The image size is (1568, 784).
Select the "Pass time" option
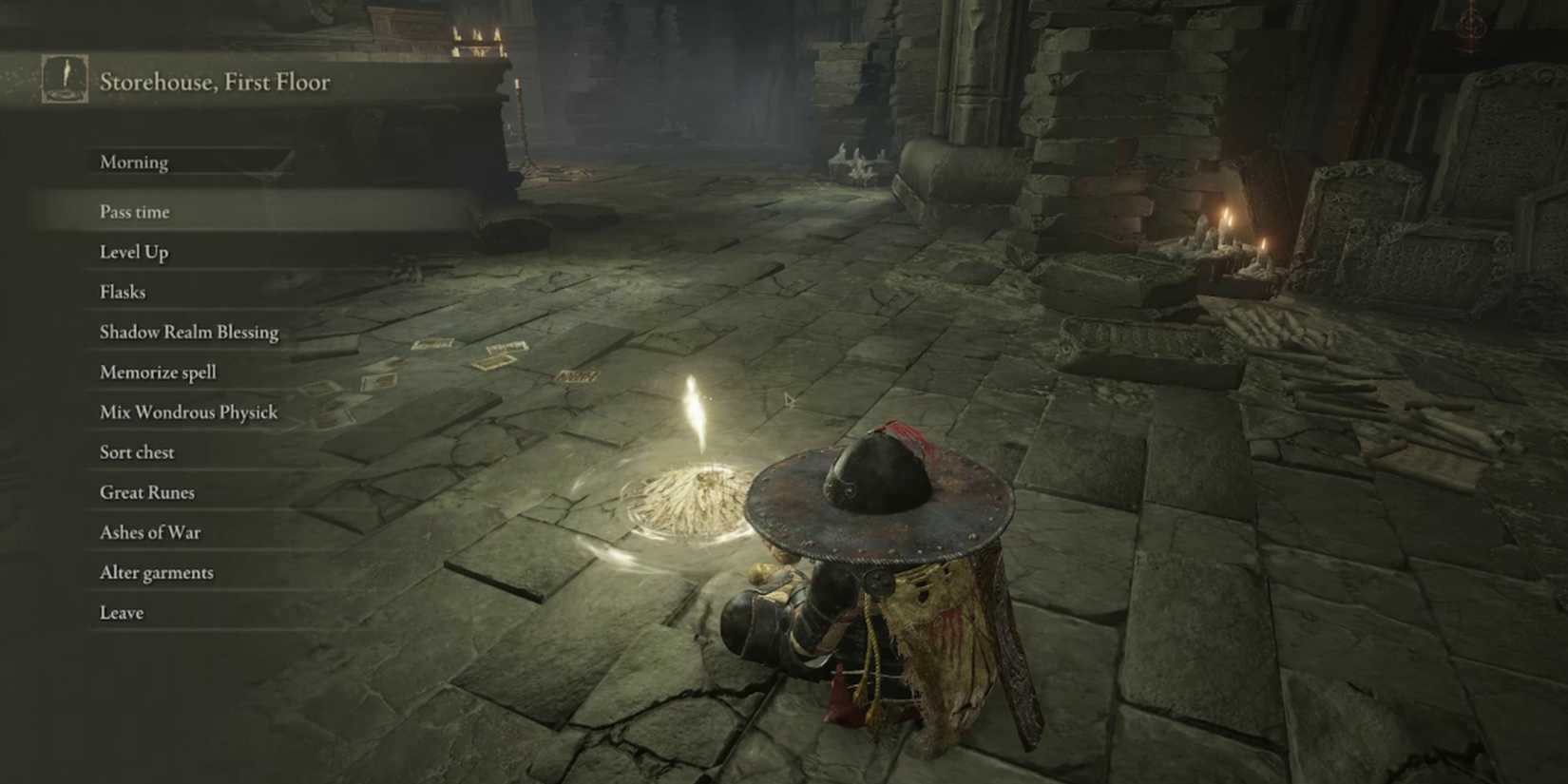tap(134, 212)
